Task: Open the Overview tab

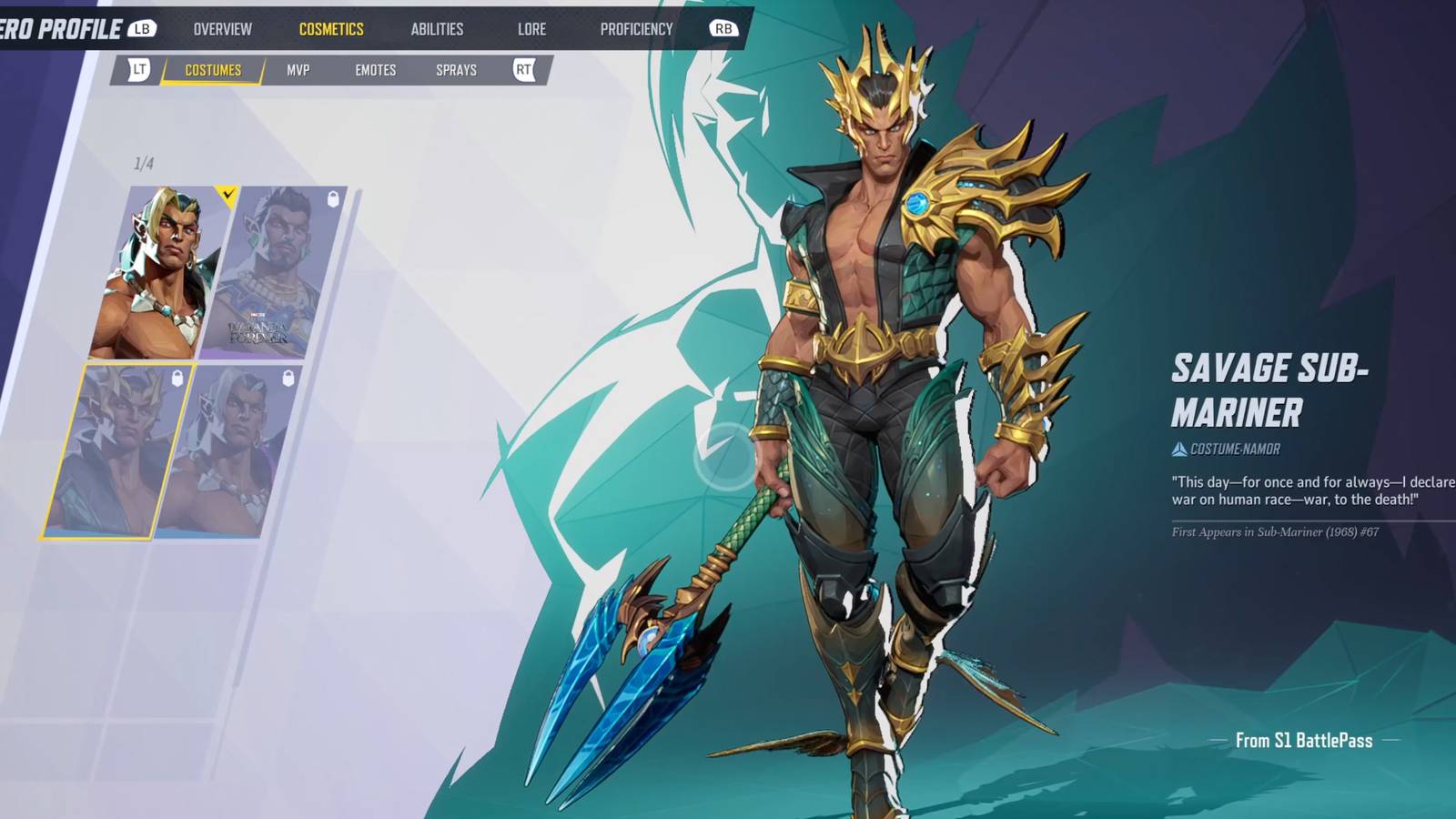Action: pos(222,29)
